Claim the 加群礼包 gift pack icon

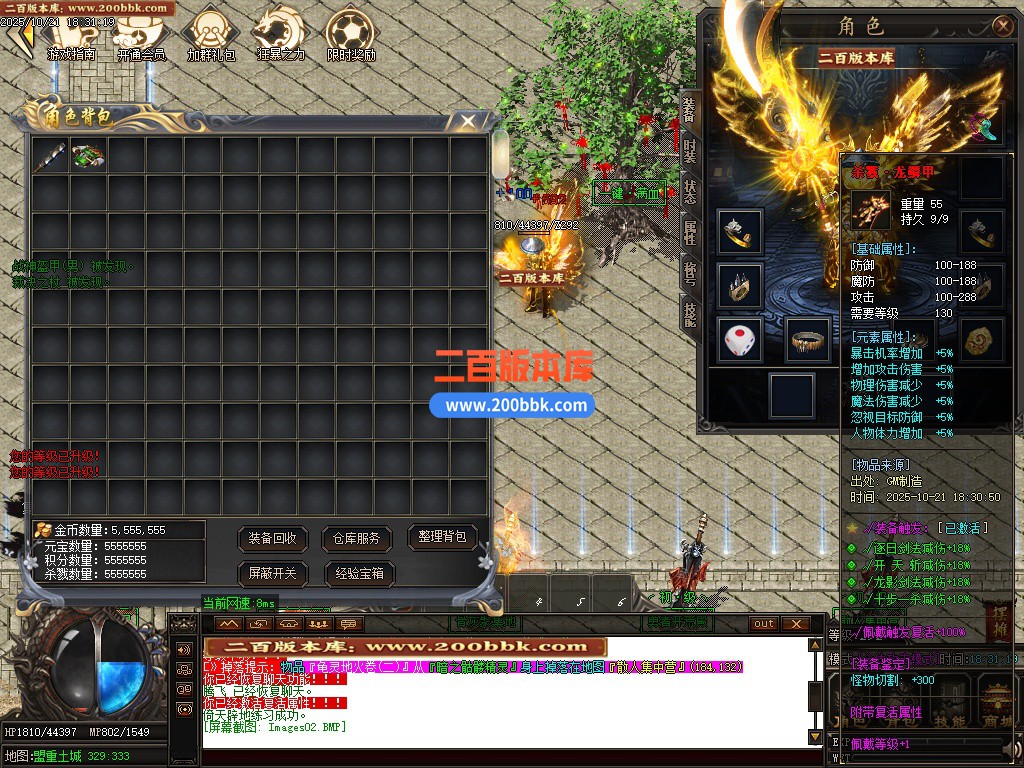point(210,34)
